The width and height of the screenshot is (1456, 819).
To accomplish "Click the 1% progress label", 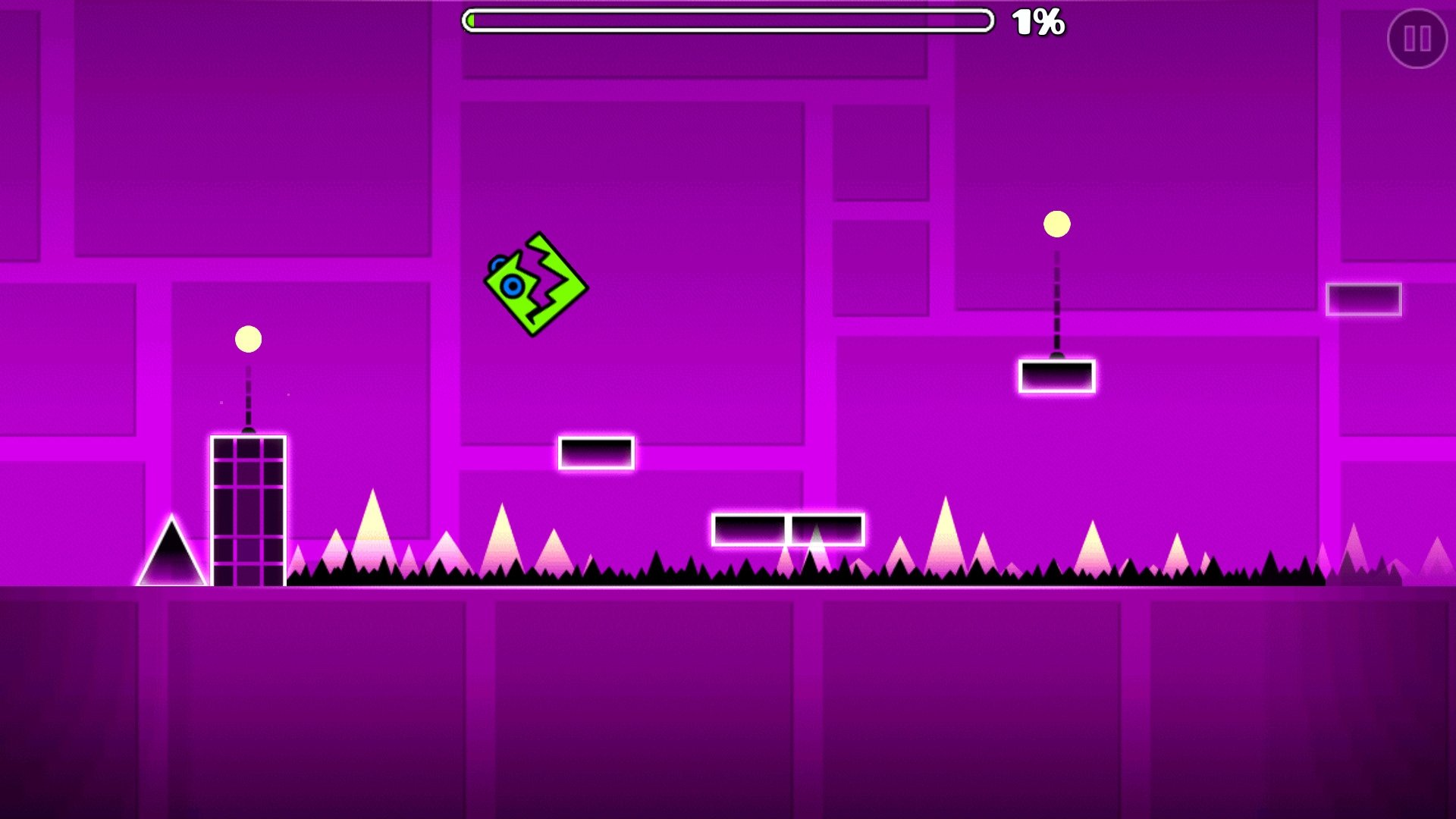I will 1037,24.
